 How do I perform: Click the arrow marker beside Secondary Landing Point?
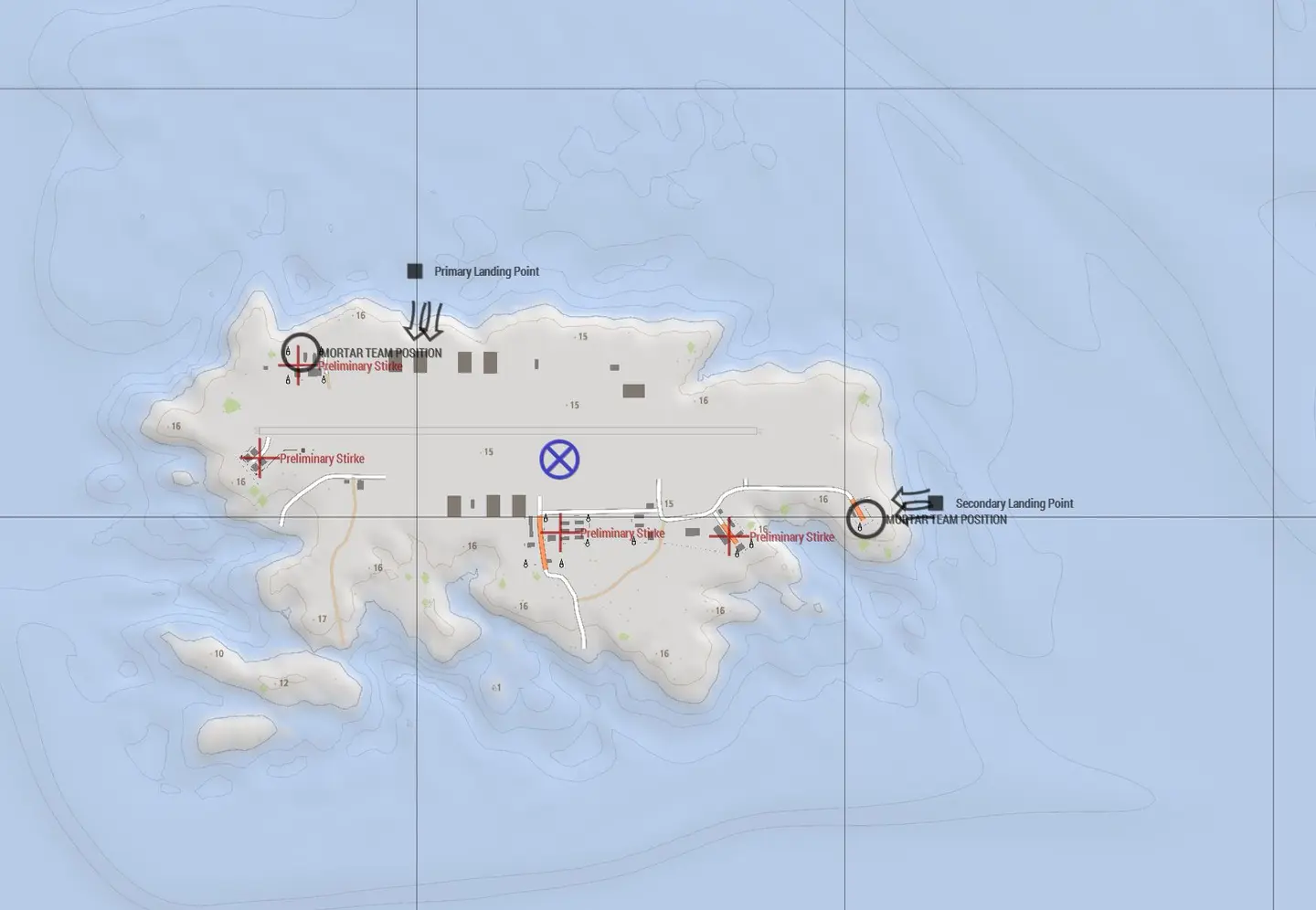tap(909, 500)
